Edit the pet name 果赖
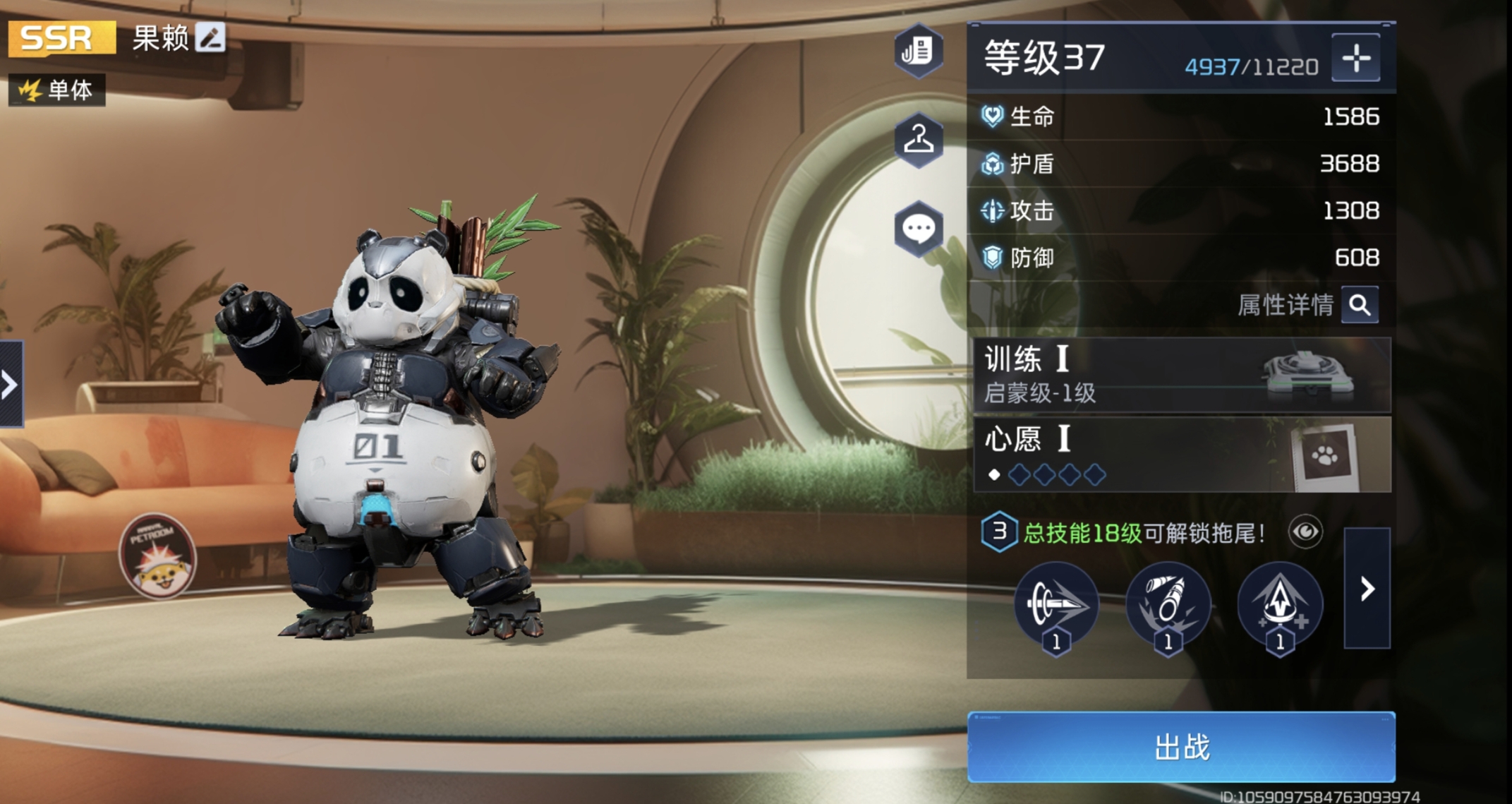 (210, 37)
